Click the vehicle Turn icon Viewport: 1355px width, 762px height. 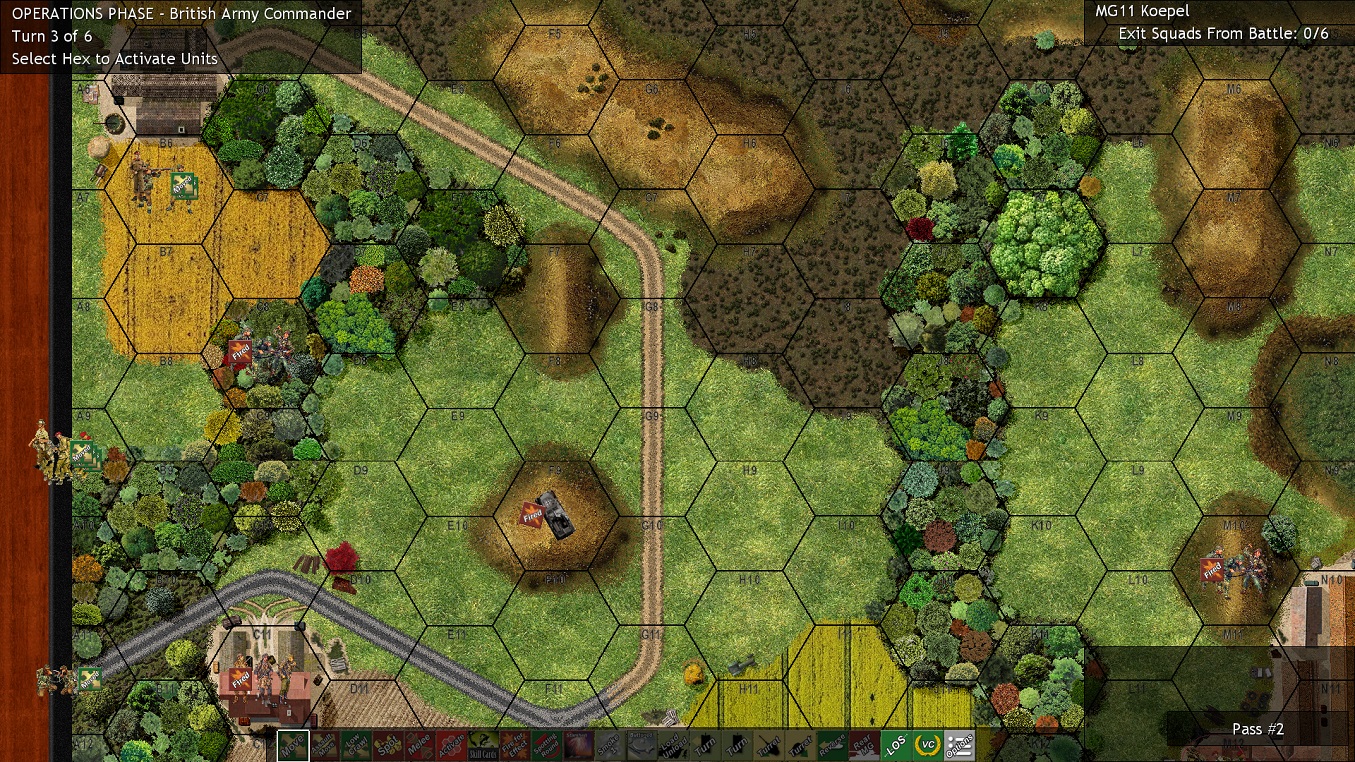[705, 745]
